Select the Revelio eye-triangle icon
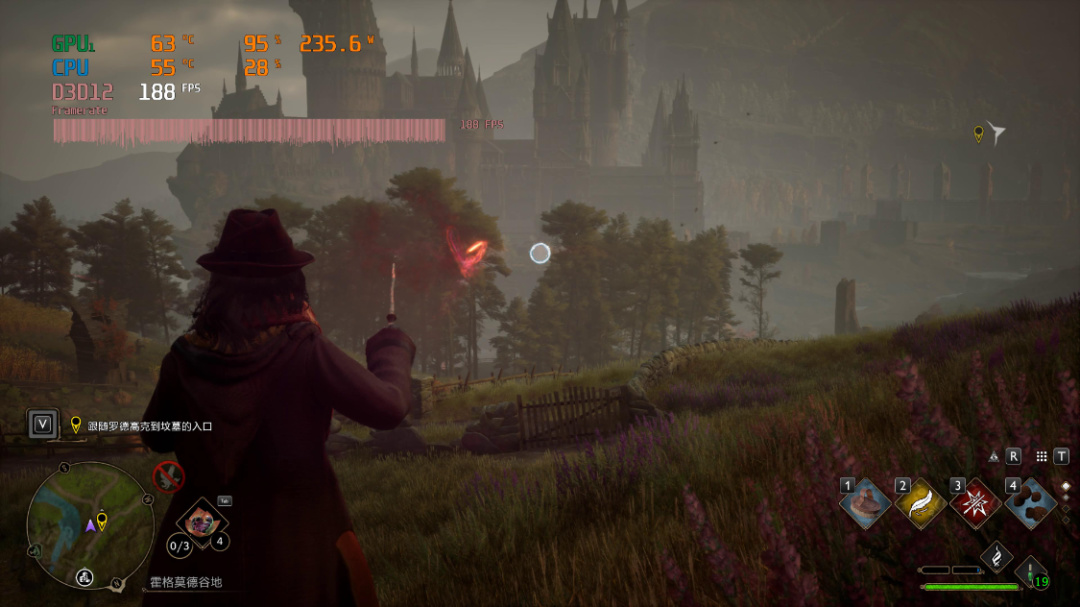1080x607 pixels. point(994,456)
